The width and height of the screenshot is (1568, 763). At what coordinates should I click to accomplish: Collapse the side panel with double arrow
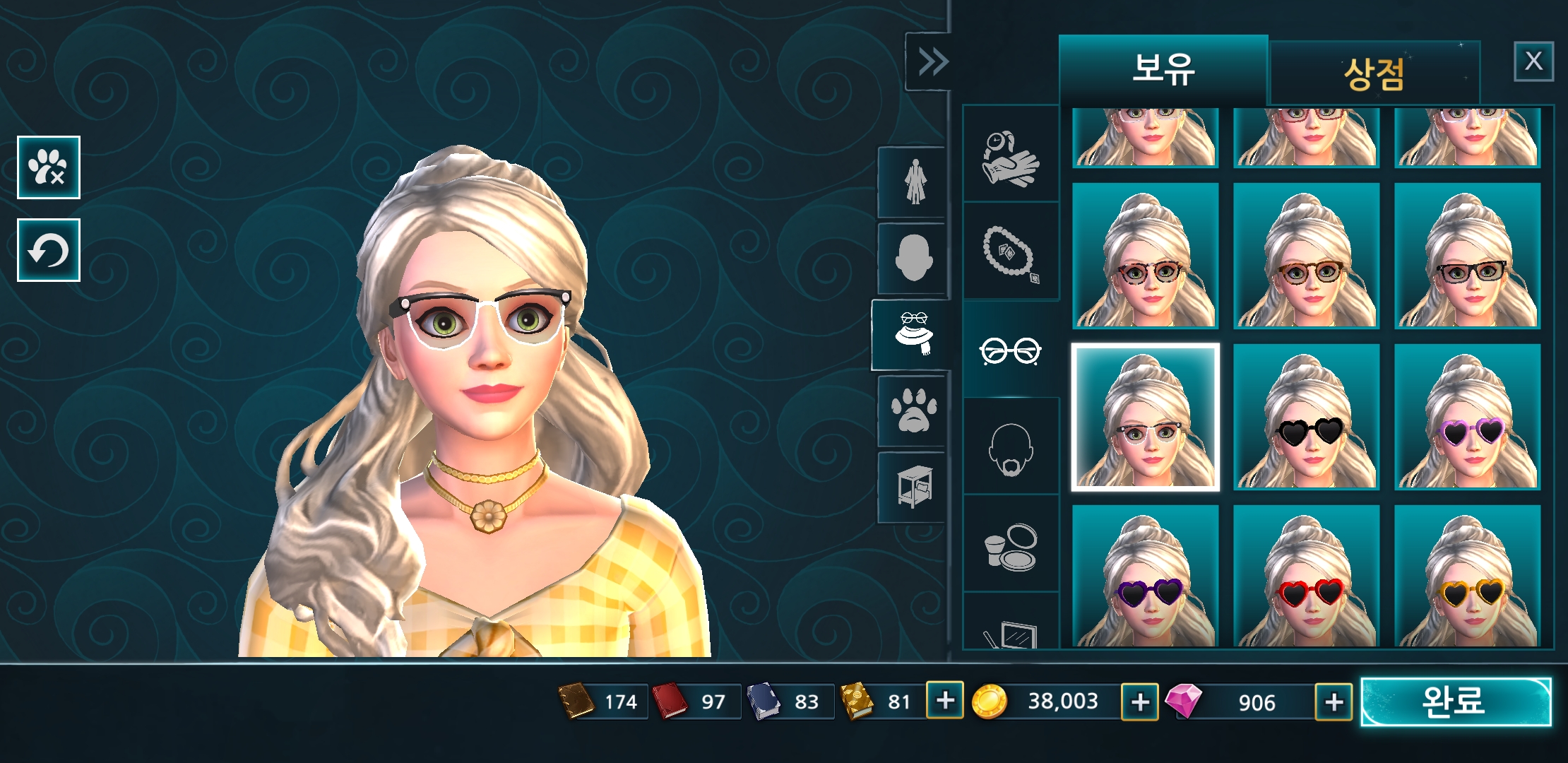coord(932,61)
